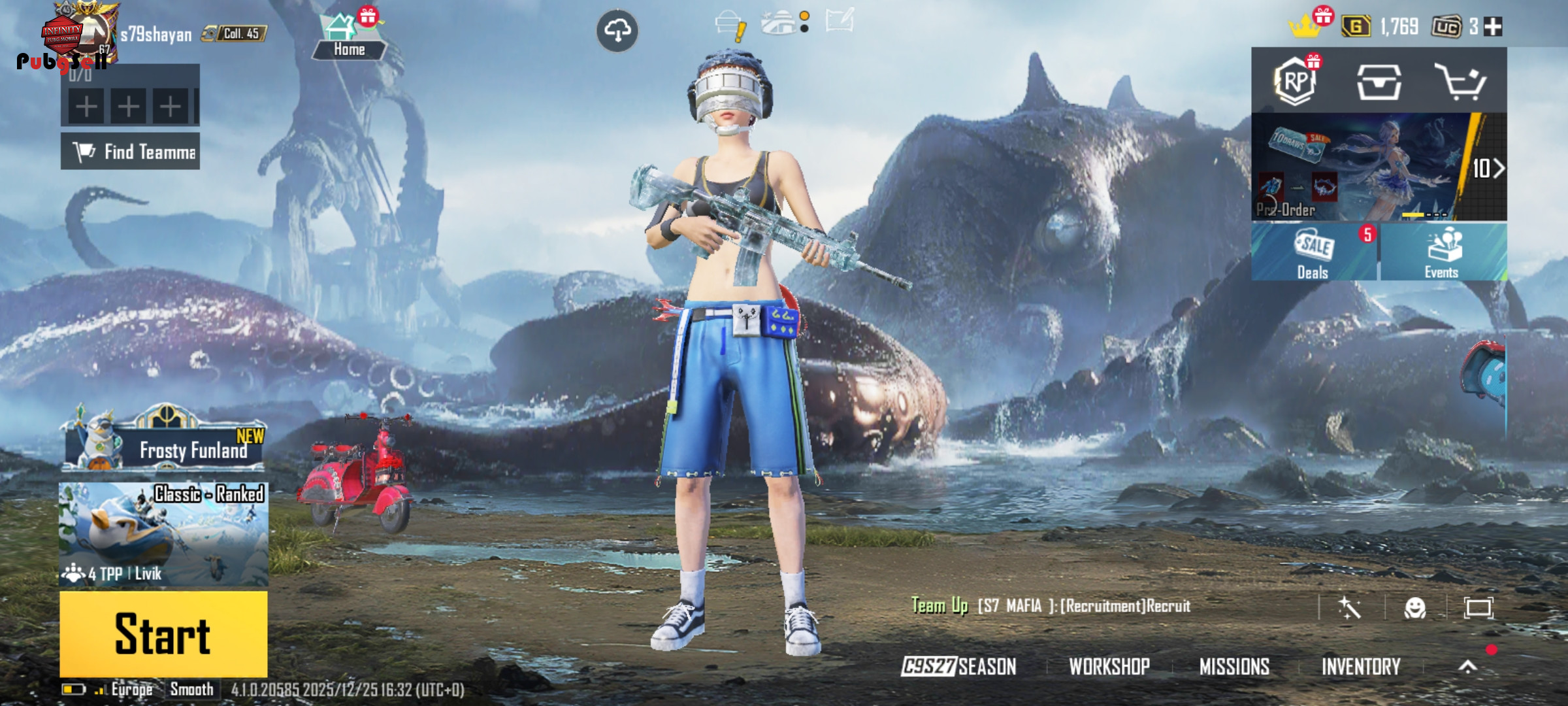The width and height of the screenshot is (1568, 706).
Task: Open the C9S27 Season menu
Action: coord(958,666)
